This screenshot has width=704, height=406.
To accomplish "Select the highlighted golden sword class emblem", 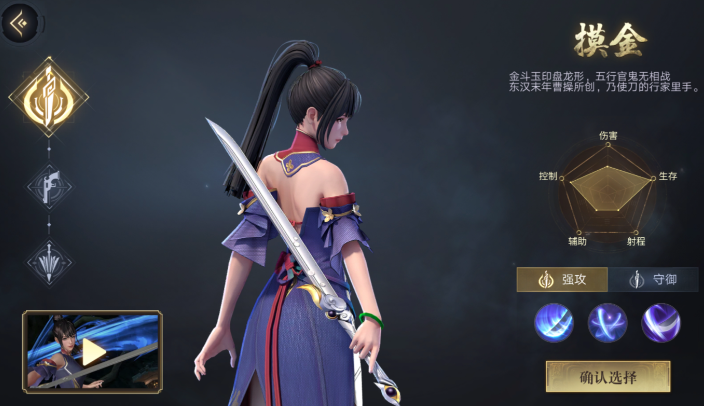I will [x=48, y=98].
